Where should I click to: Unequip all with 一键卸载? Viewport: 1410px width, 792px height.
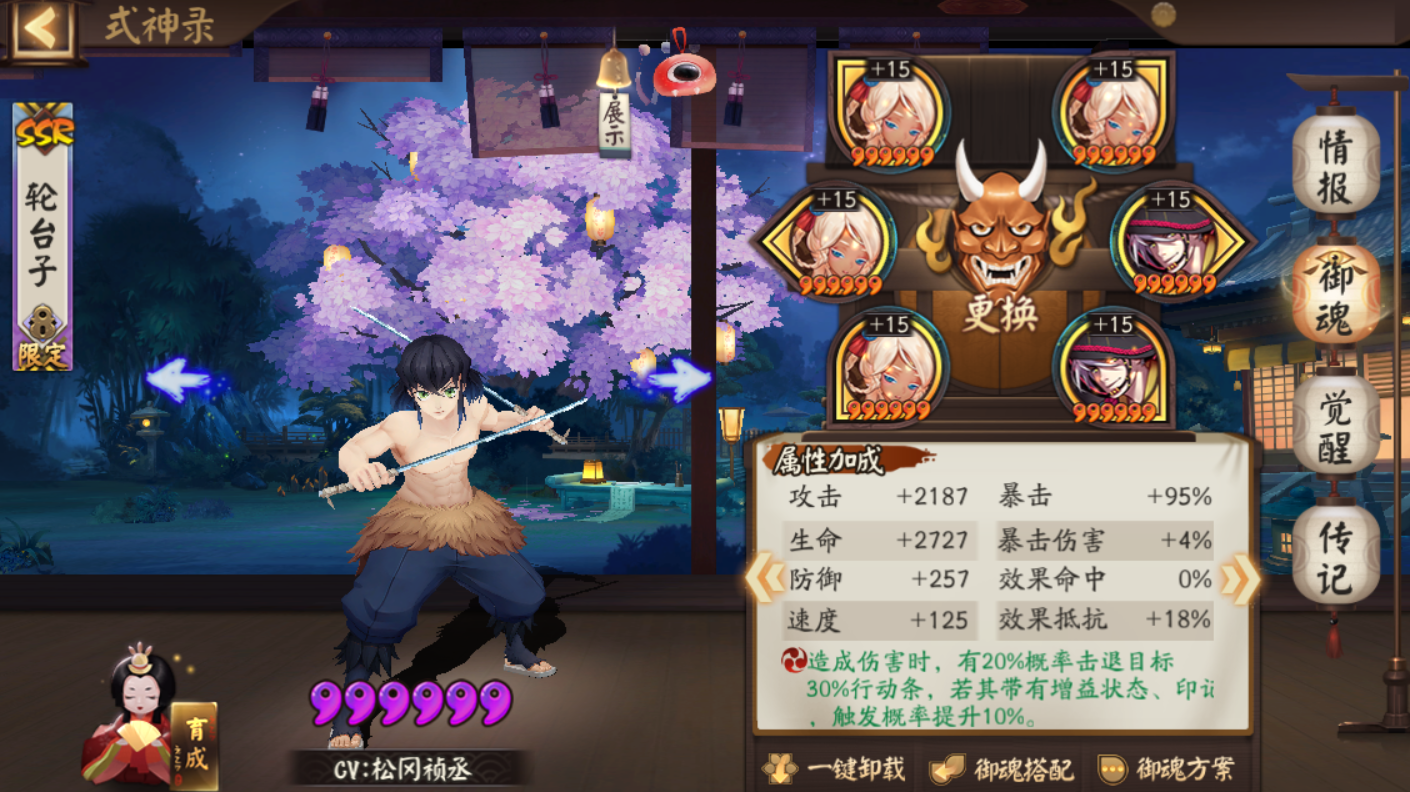pyautogui.click(x=833, y=768)
